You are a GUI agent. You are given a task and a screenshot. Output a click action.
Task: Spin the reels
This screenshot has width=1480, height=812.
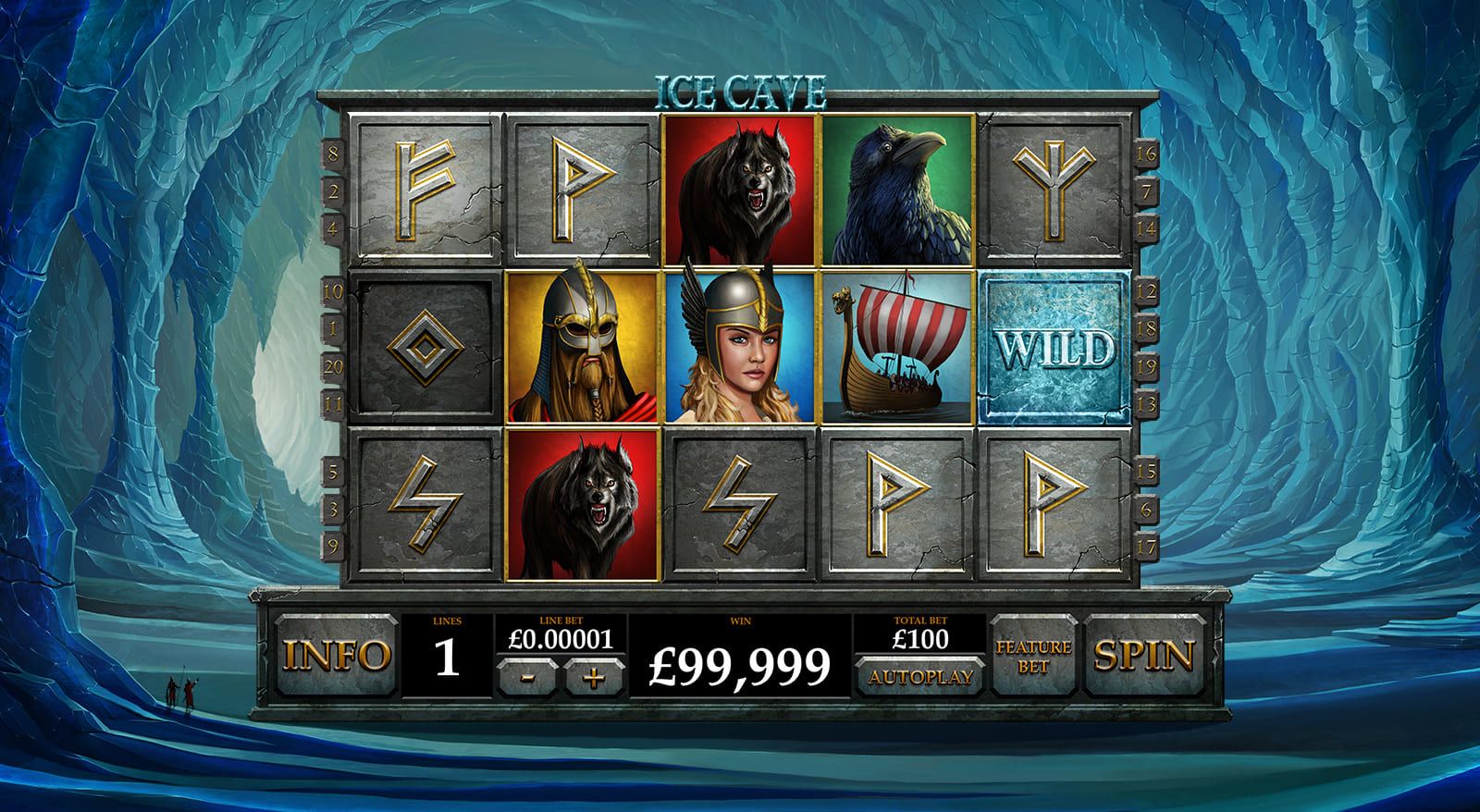[1144, 655]
